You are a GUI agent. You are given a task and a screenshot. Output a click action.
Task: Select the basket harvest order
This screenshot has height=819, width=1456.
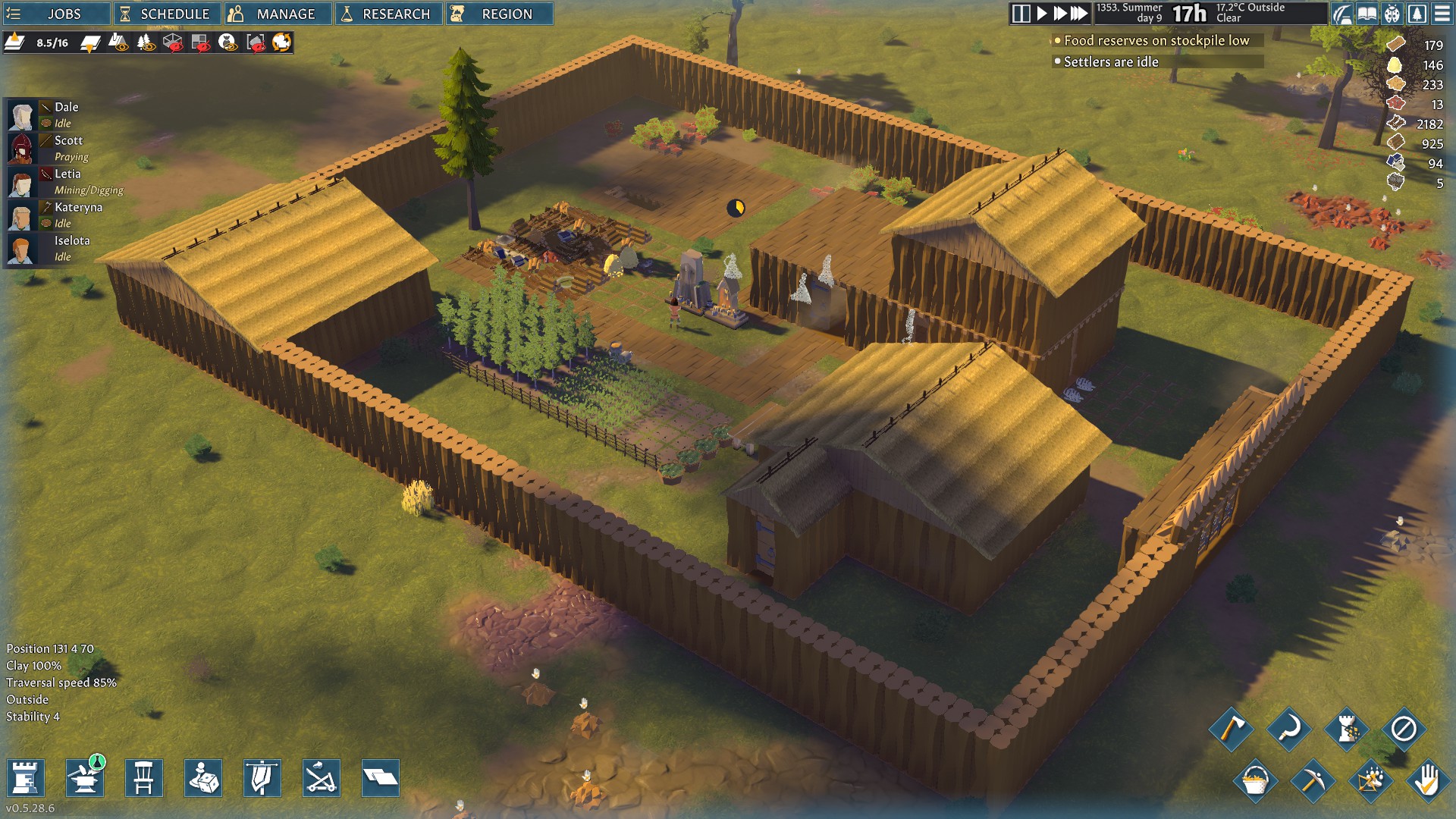point(1255,780)
